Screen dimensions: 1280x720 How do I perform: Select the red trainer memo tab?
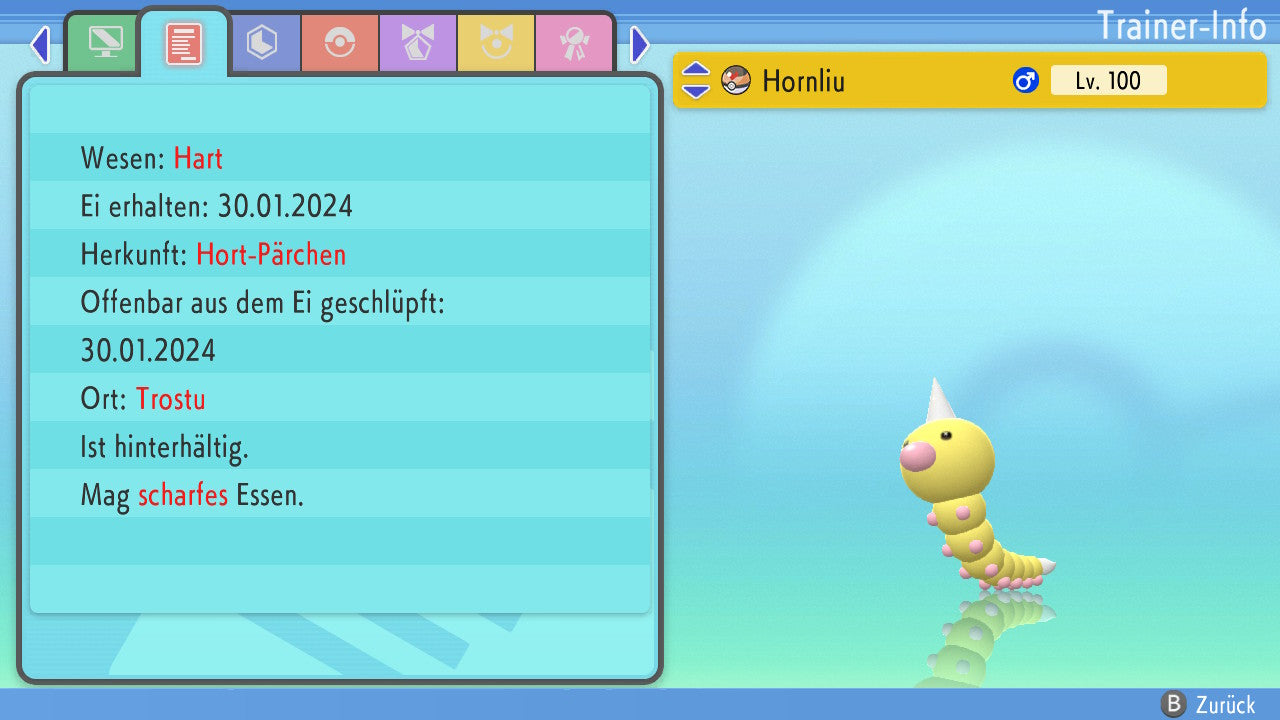tap(183, 43)
